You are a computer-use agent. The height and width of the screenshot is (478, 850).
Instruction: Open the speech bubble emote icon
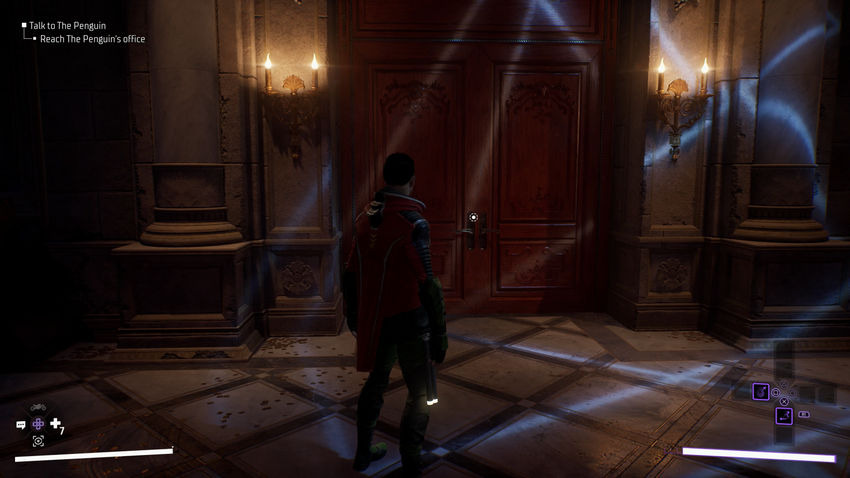point(21,424)
